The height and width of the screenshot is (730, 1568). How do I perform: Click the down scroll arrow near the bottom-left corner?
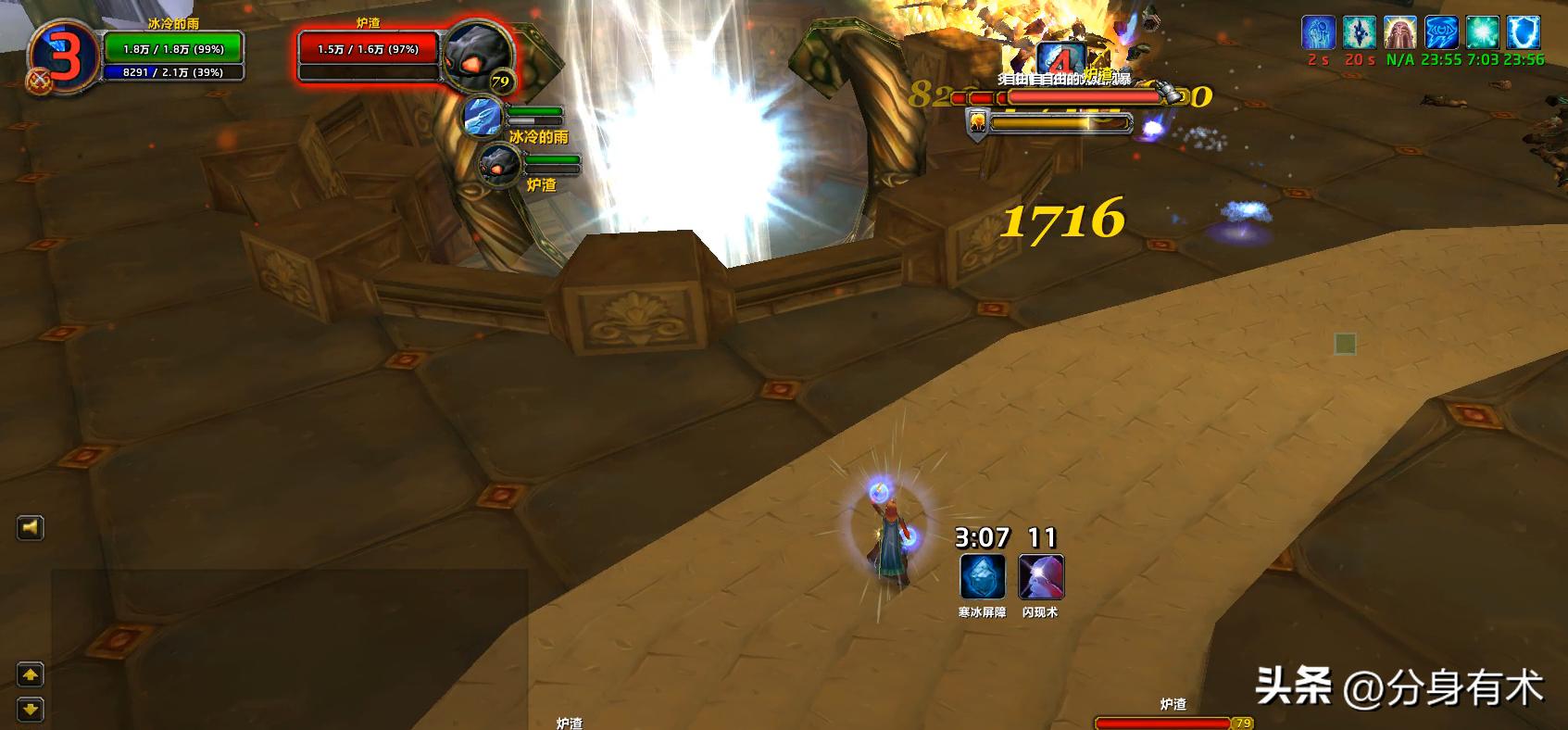[x=31, y=707]
